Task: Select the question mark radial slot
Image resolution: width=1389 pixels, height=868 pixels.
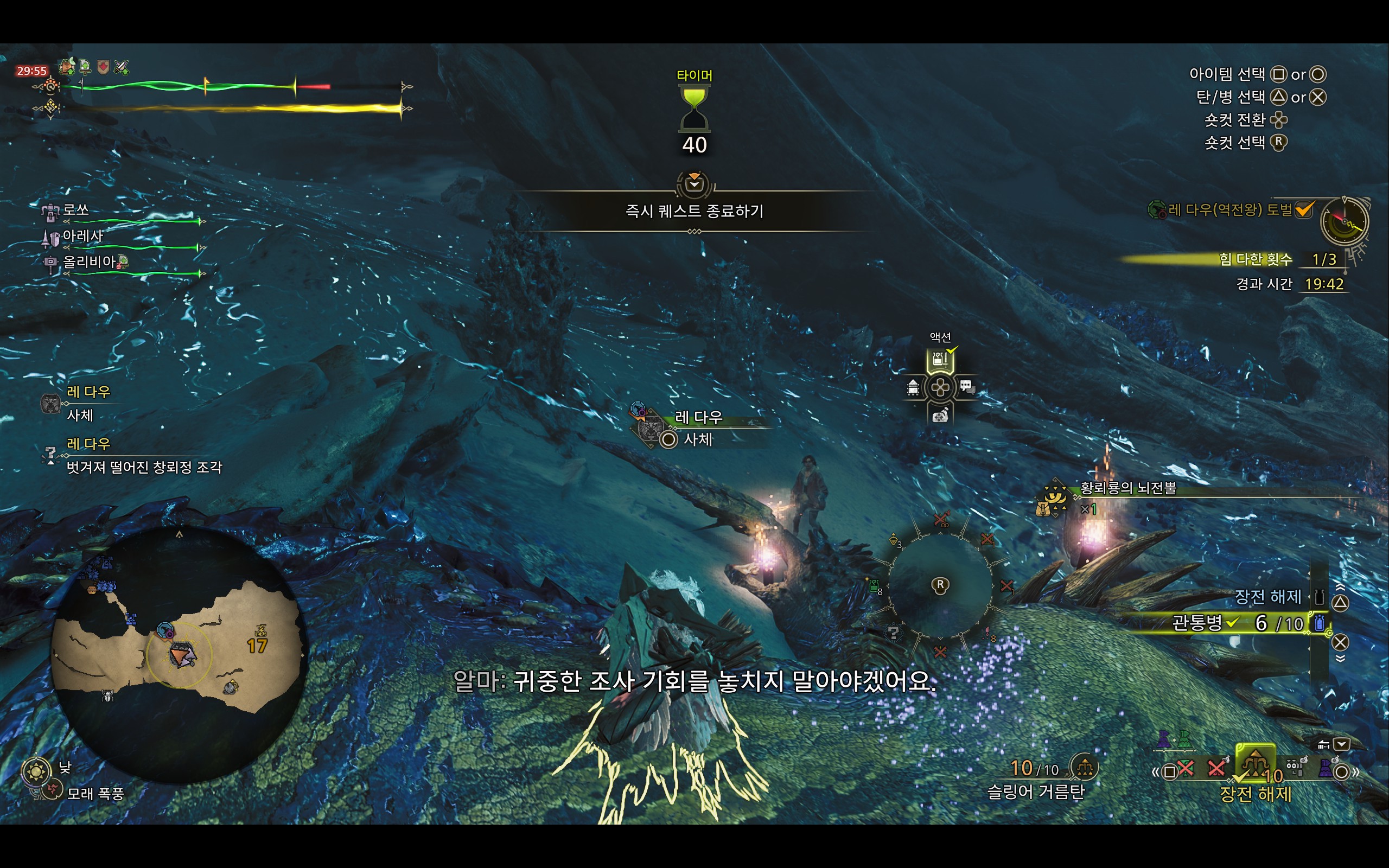Action: coord(893,633)
